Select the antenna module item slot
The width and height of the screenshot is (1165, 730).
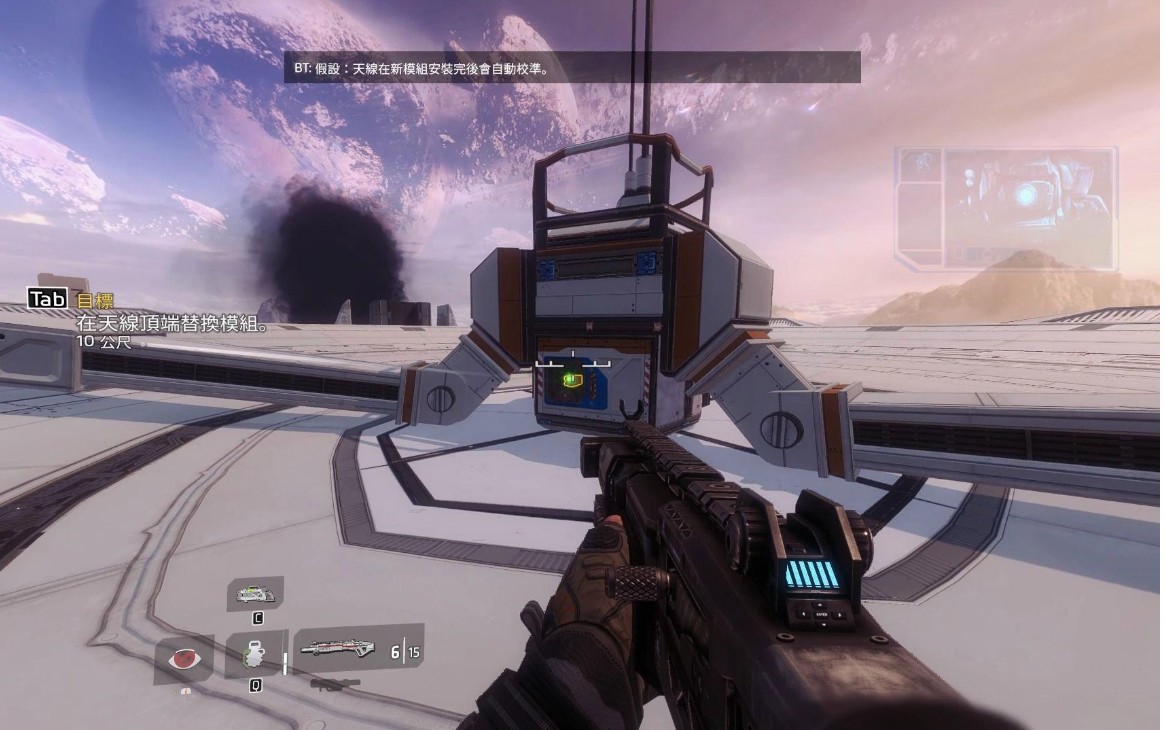coord(257,595)
